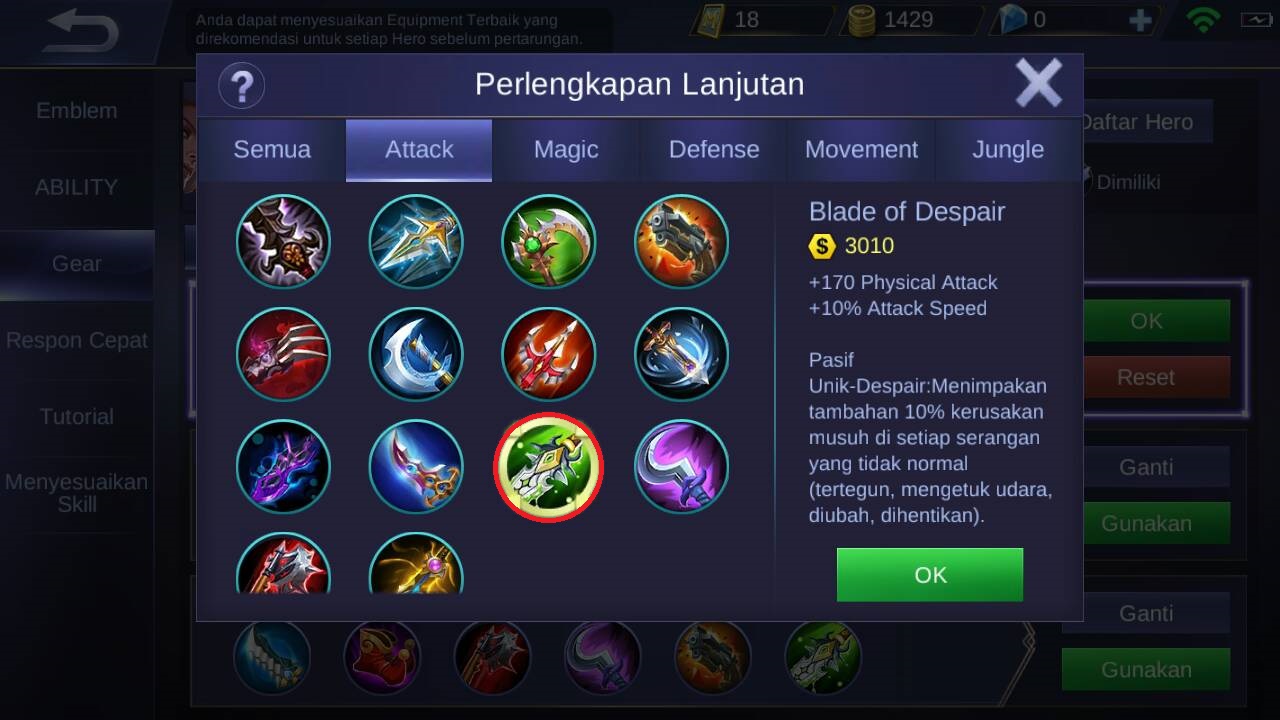Switch to the Magic tab
This screenshot has width=1280, height=720.
(566, 150)
